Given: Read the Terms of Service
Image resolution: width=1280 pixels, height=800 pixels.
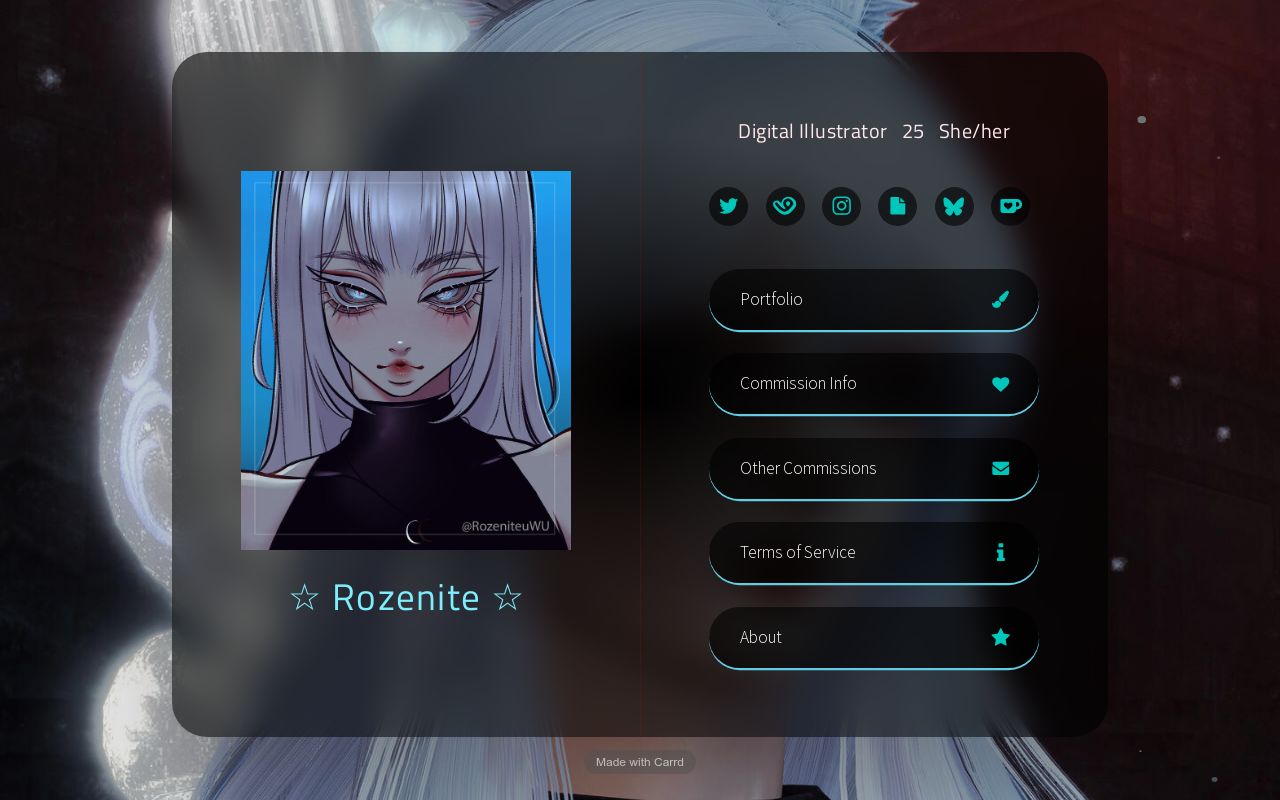Looking at the screenshot, I should point(874,552).
